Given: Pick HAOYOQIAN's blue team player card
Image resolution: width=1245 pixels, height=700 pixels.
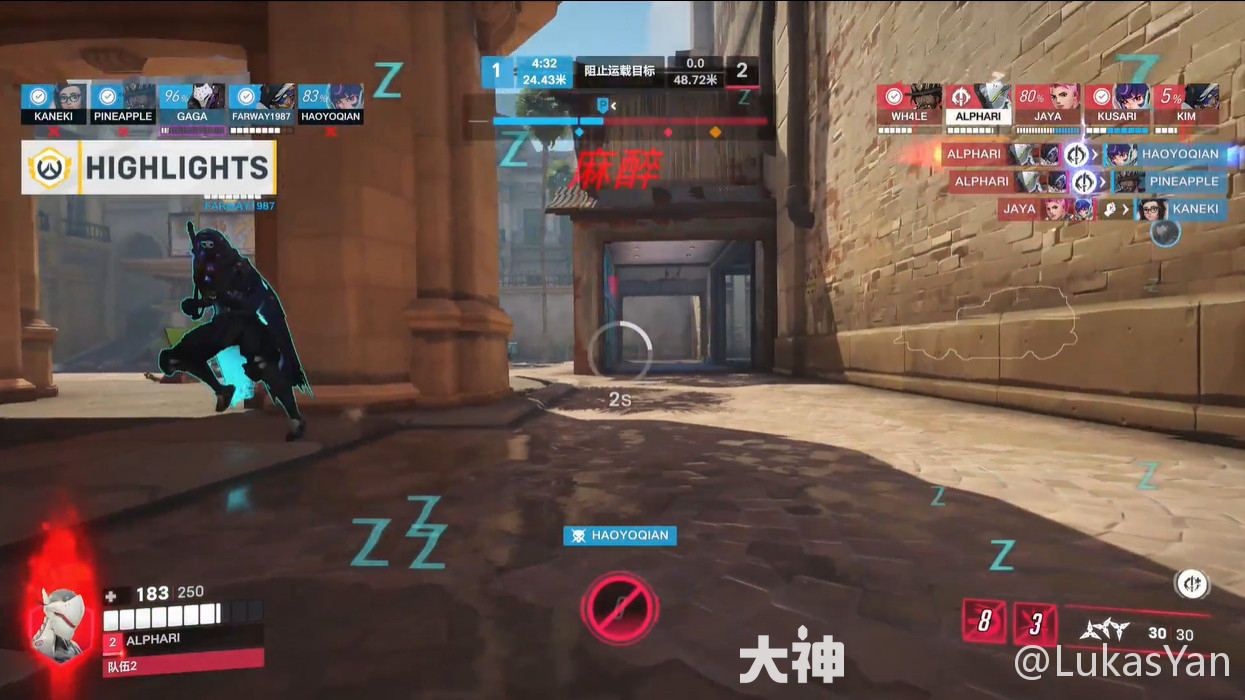Looking at the screenshot, I should click(331, 104).
